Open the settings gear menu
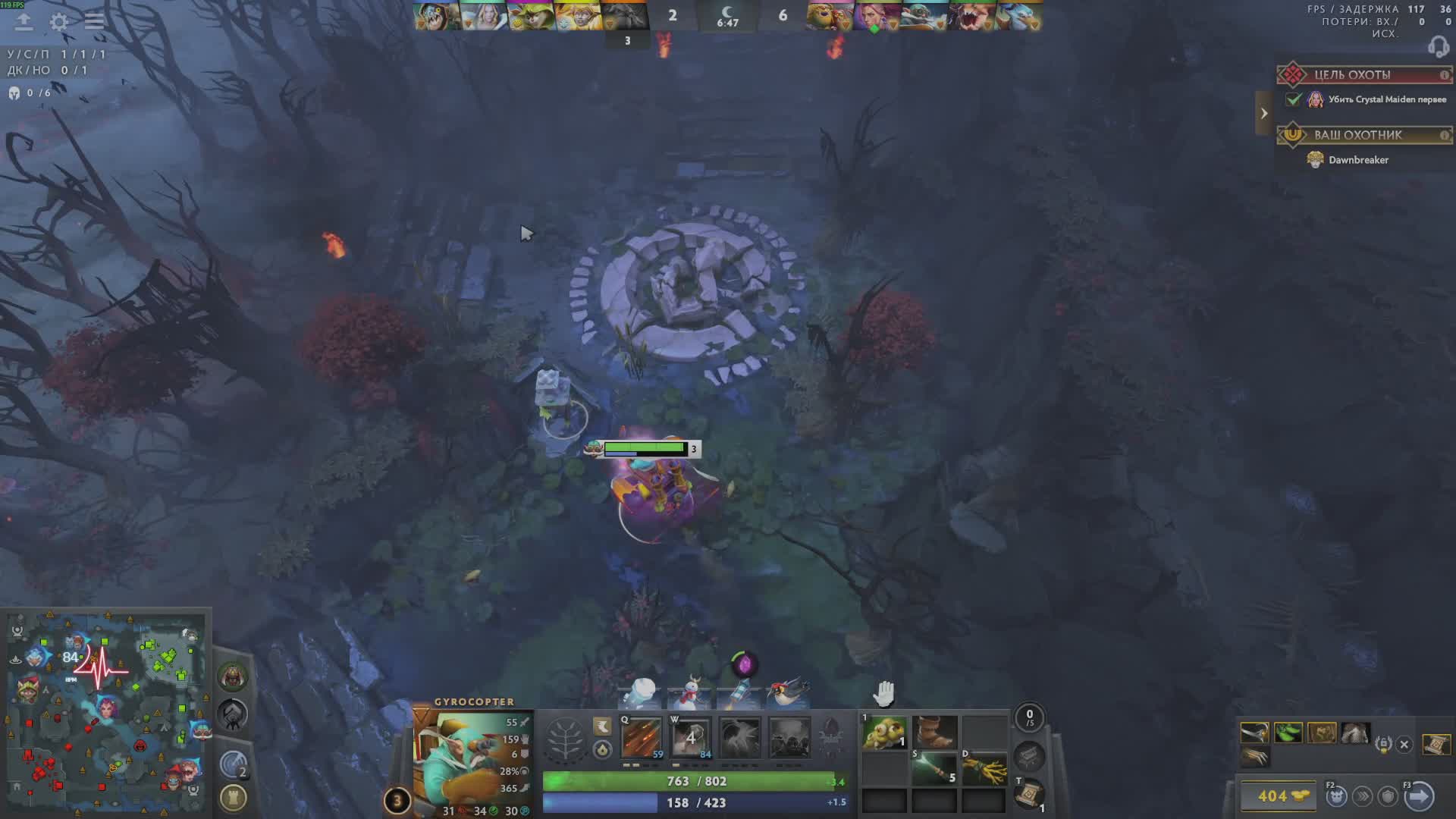This screenshot has height=819, width=1456. tap(58, 22)
